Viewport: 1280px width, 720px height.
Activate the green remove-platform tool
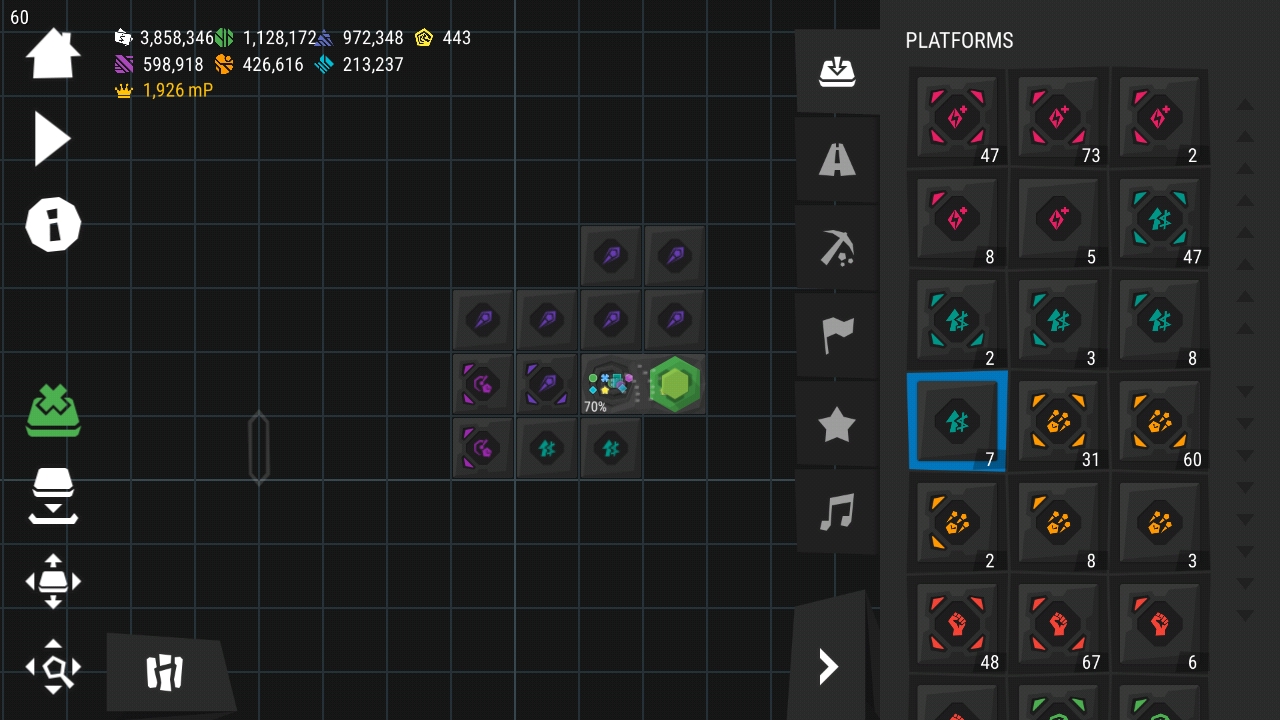[x=53, y=411]
